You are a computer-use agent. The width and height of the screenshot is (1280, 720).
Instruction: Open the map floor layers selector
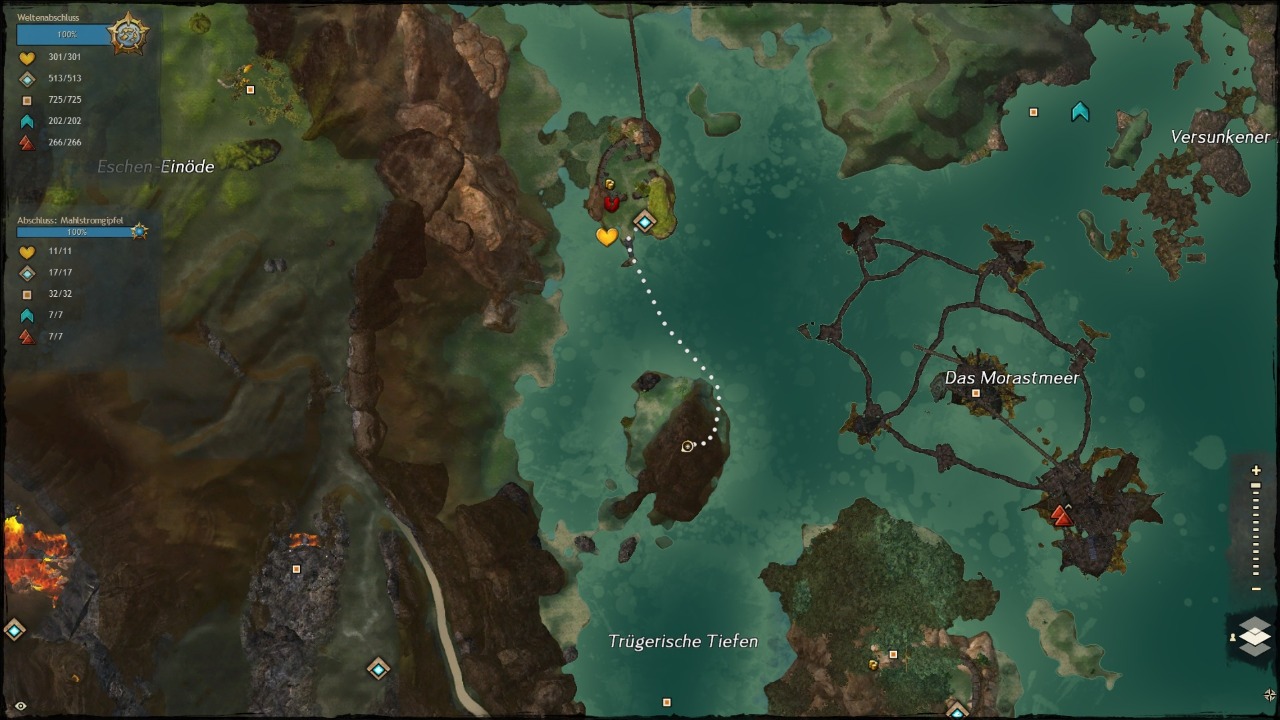pos(1254,636)
